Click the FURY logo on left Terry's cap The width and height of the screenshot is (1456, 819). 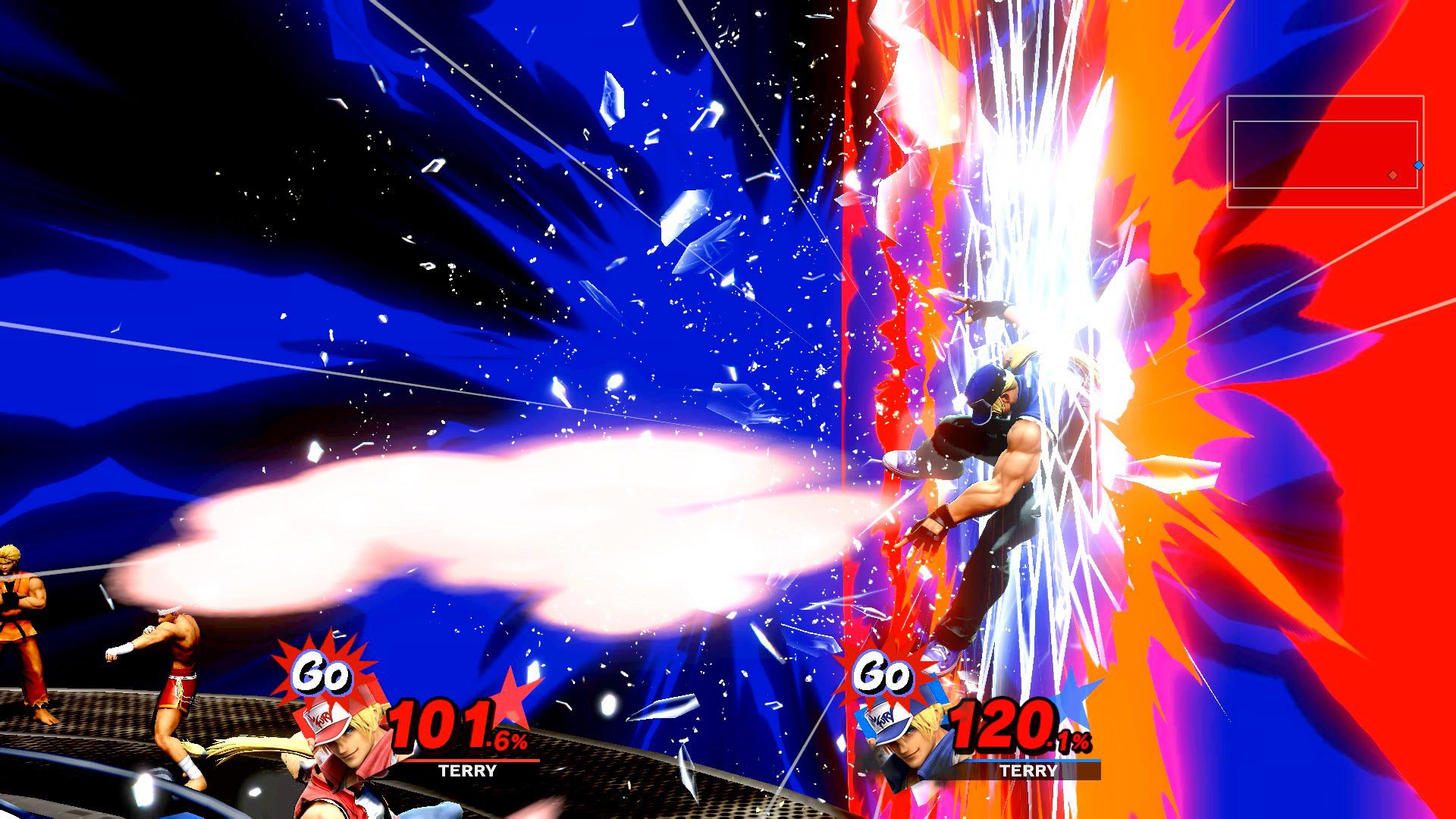tap(322, 719)
